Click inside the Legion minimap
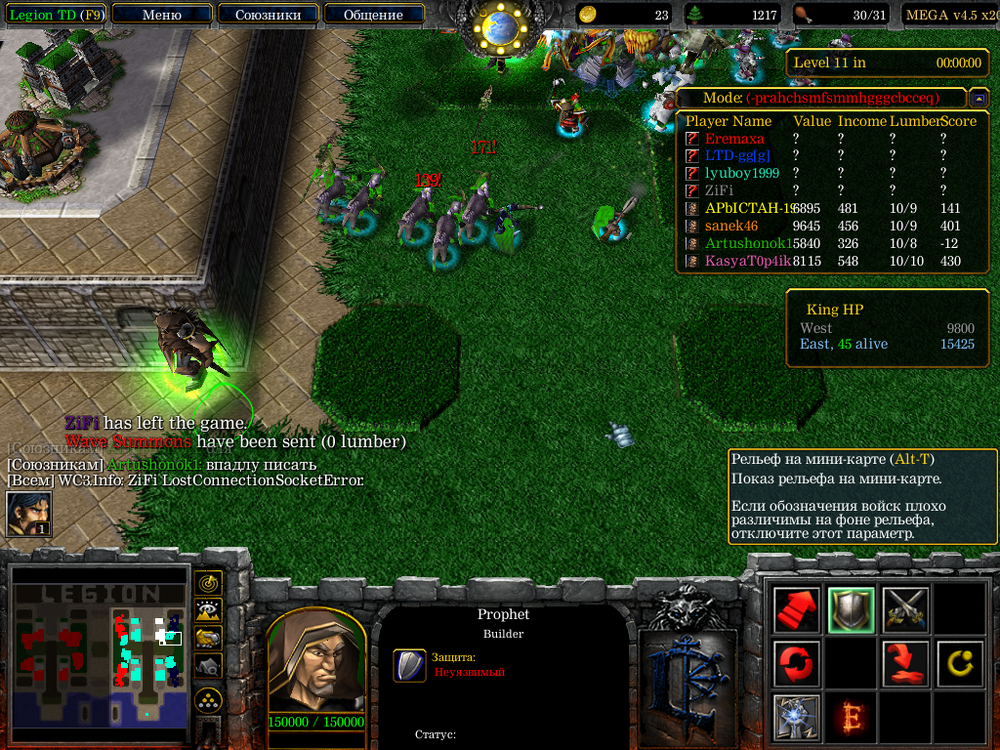The height and width of the screenshot is (750, 1000). coord(100,650)
